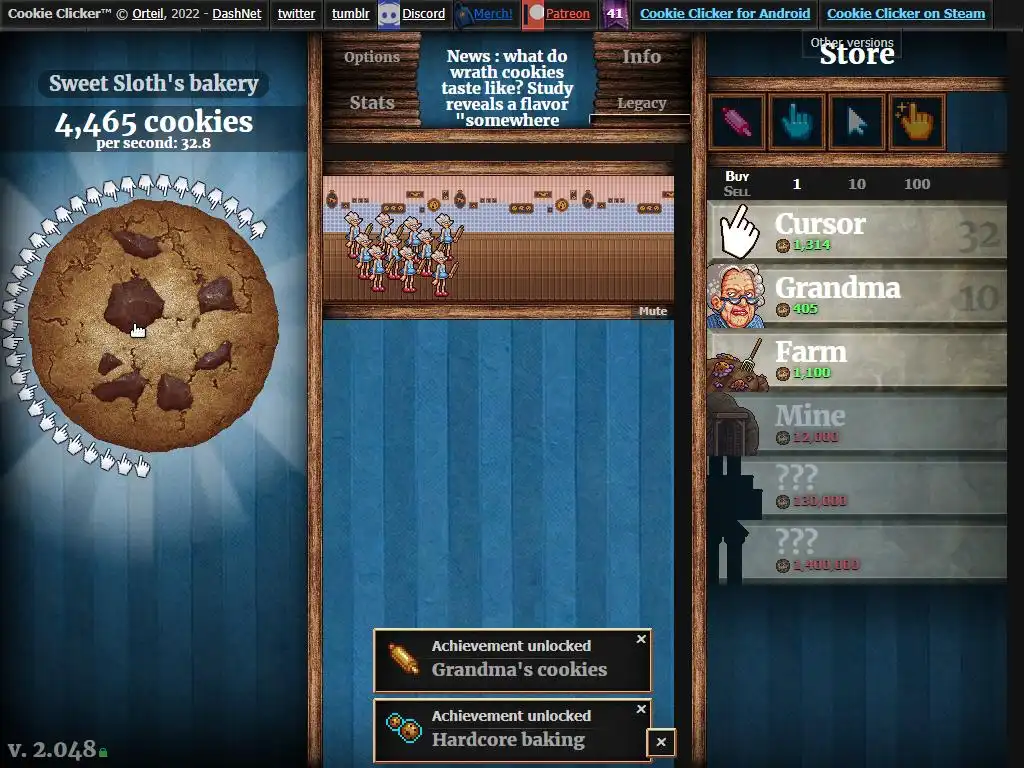This screenshot has height=768, width=1024.
Task: Open the Options menu
Action: point(372,57)
